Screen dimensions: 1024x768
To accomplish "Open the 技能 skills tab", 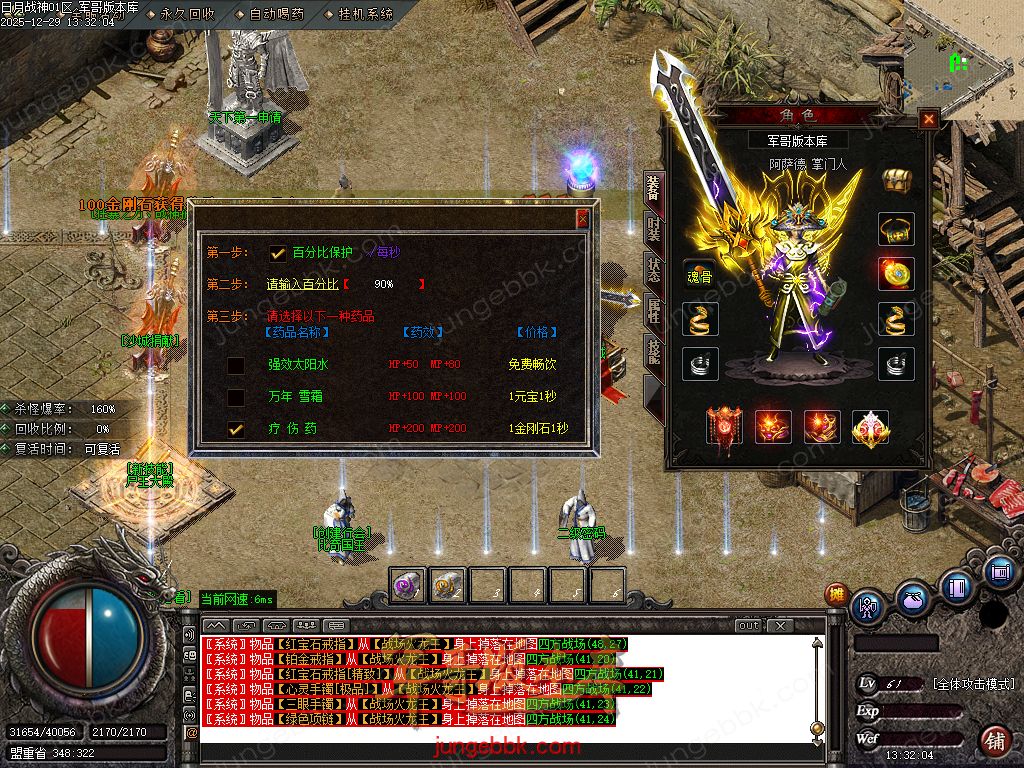I will pos(653,350).
